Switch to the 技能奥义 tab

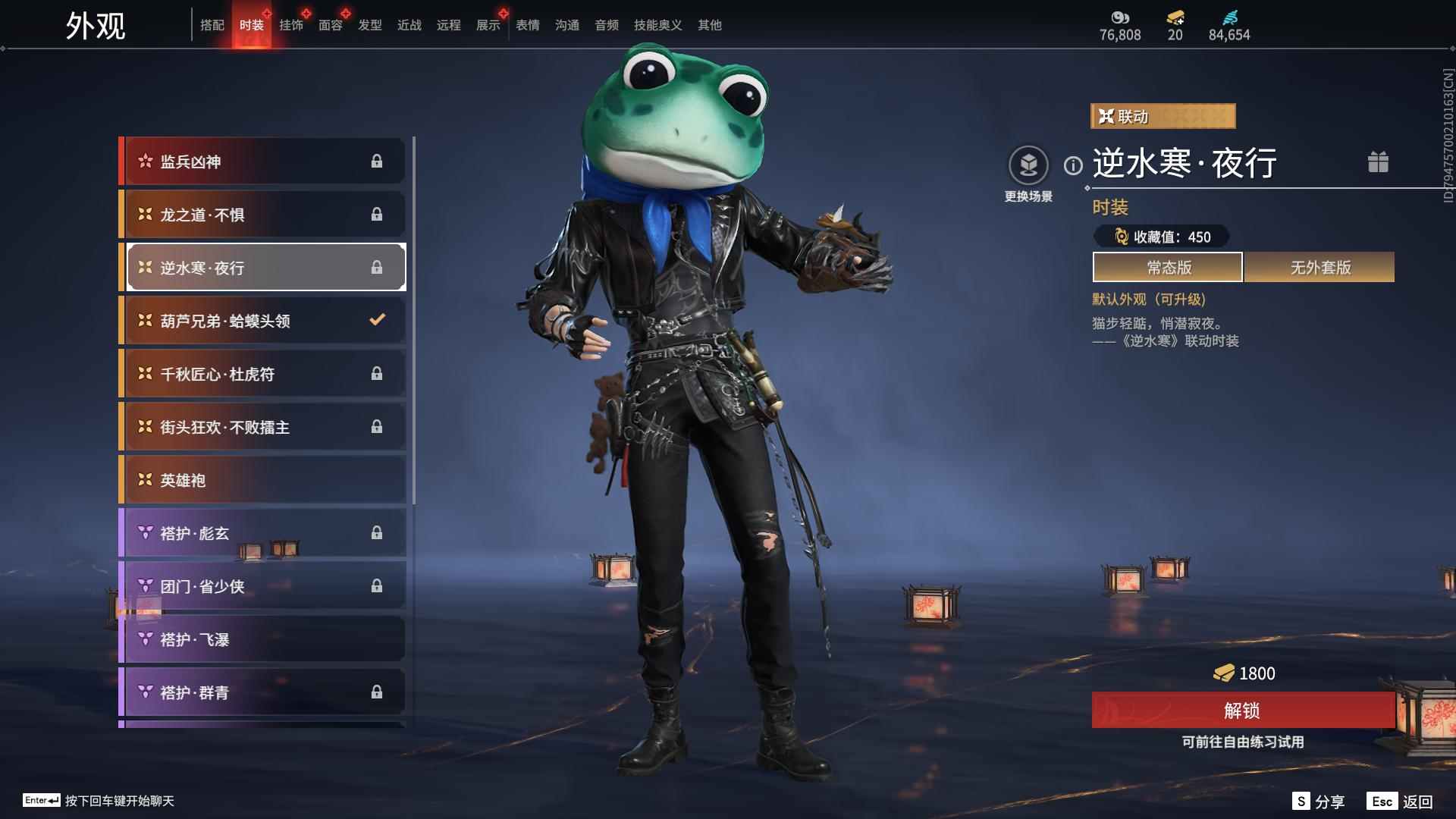[x=657, y=25]
